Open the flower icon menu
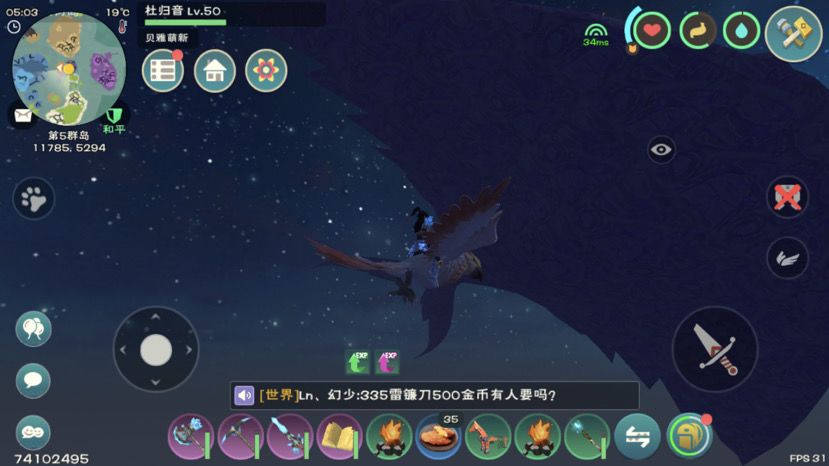Screen dimensions: 829x466 266,71
